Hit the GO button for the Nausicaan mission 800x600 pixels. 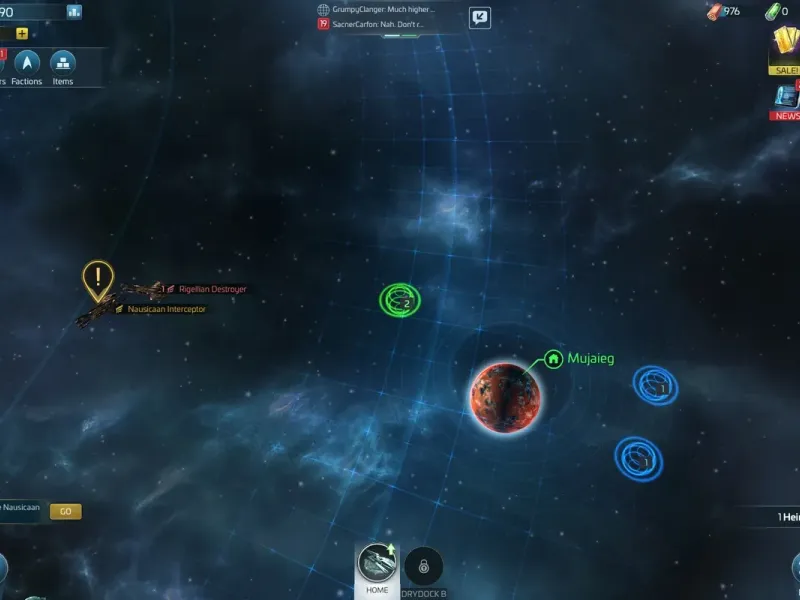click(x=65, y=511)
